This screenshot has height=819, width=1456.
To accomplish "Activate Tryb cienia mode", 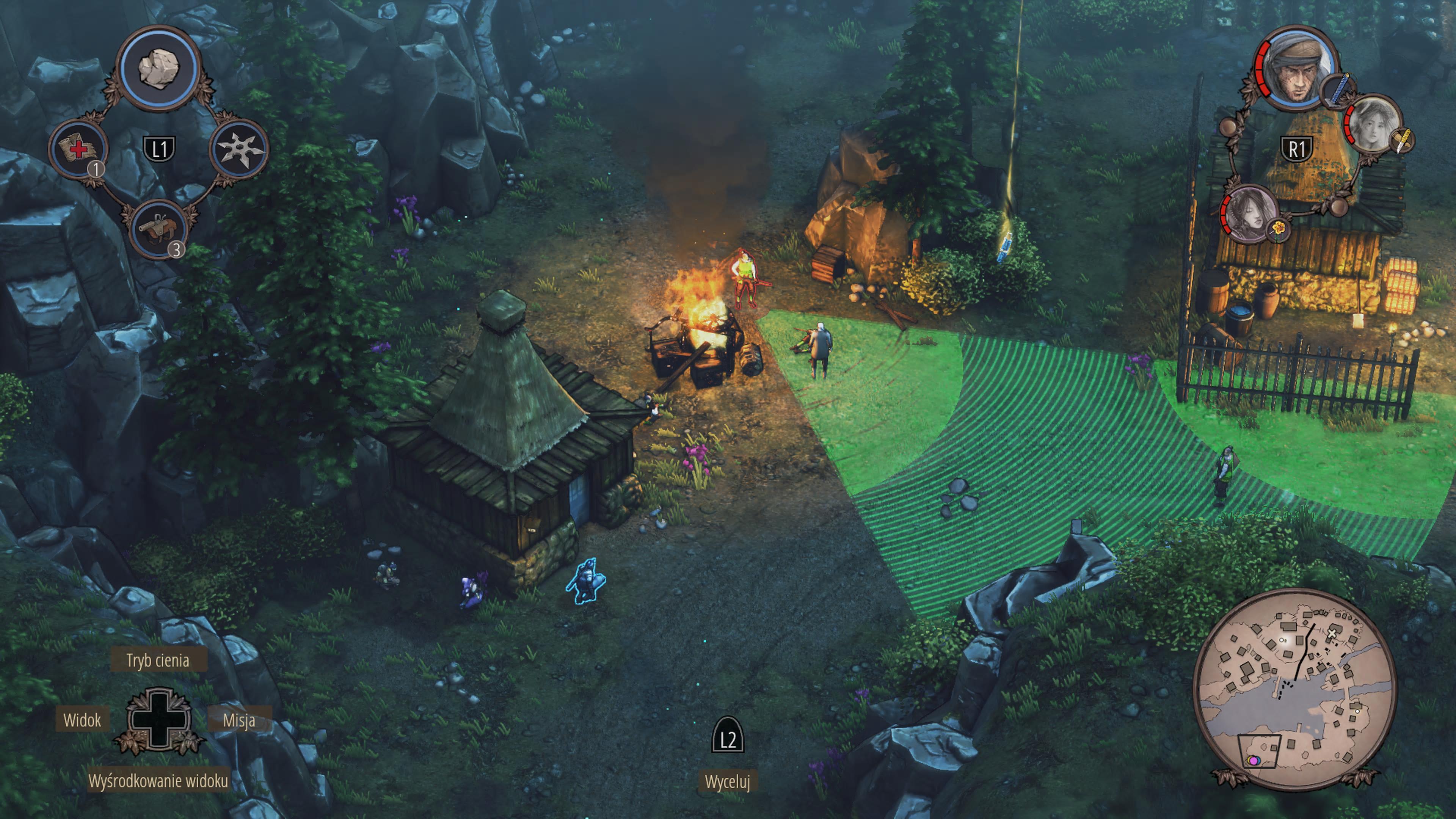I will 158,660.
